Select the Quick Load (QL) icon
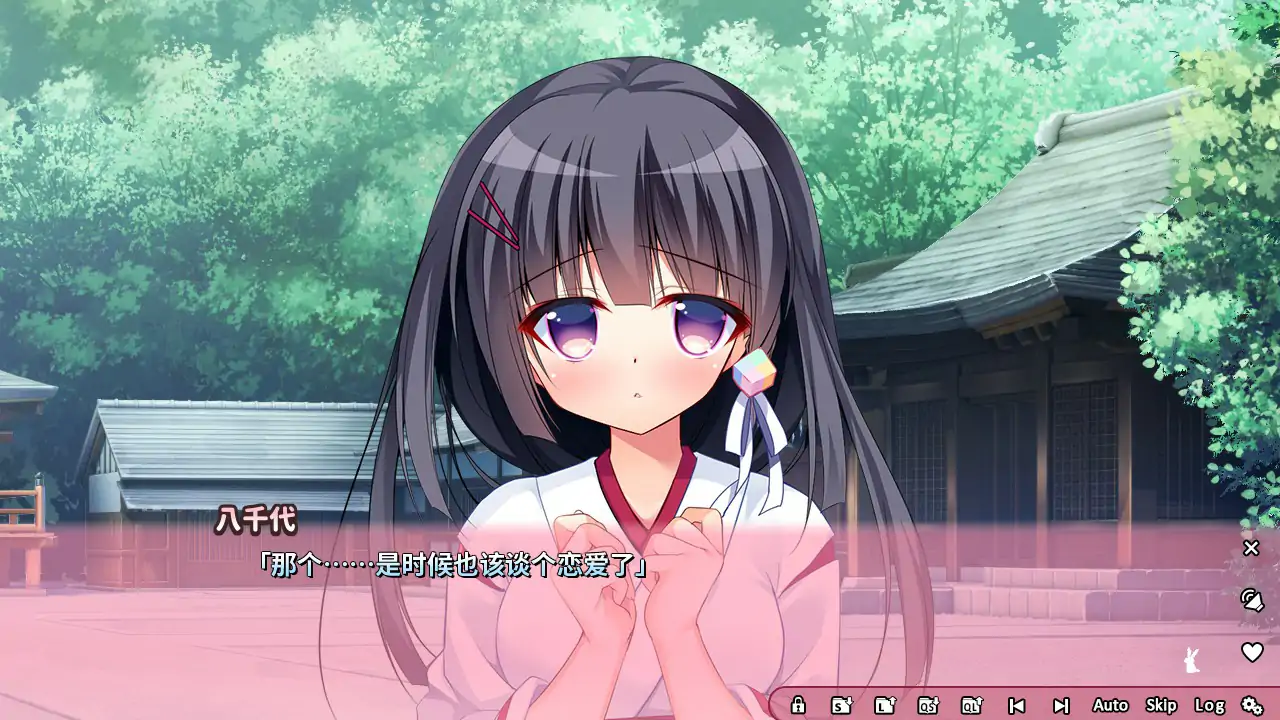Viewport: 1280px width, 720px height. (969, 705)
